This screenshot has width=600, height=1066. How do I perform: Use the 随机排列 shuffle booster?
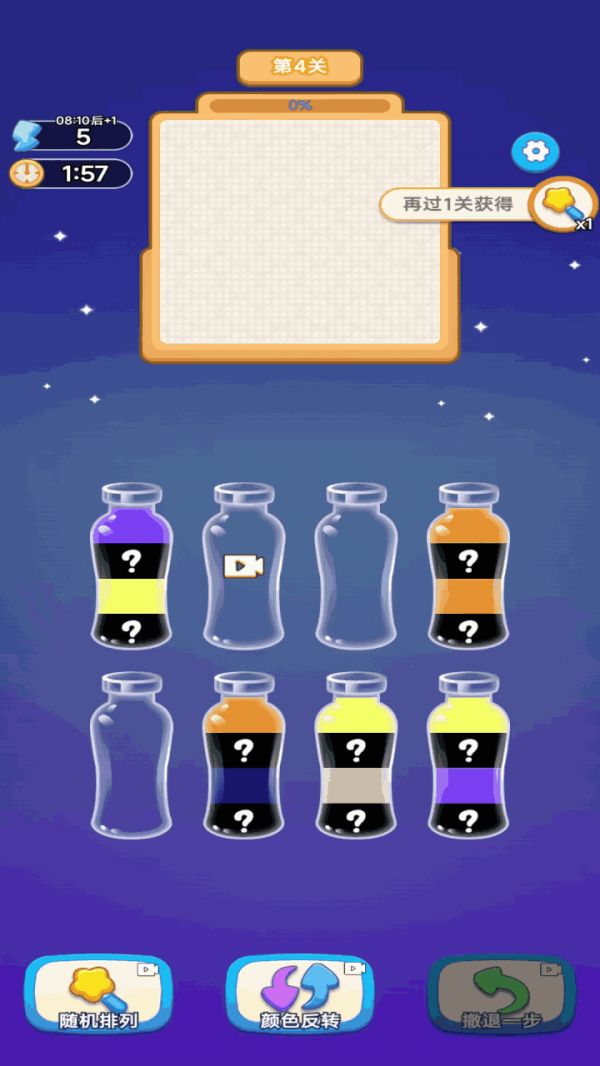pyautogui.click(x=98, y=993)
